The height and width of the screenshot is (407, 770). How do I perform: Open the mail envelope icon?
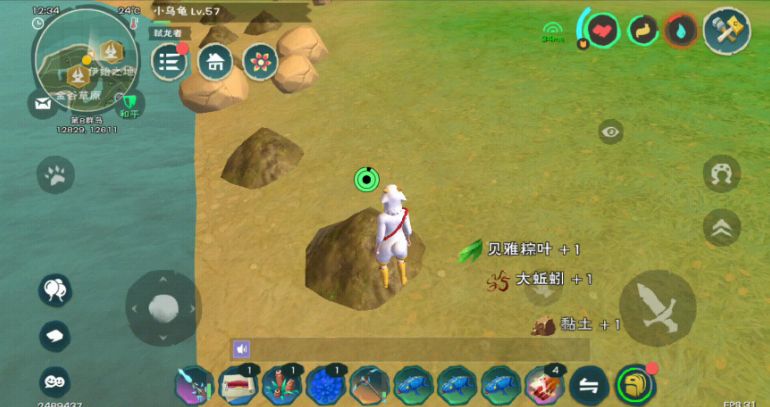tap(43, 103)
